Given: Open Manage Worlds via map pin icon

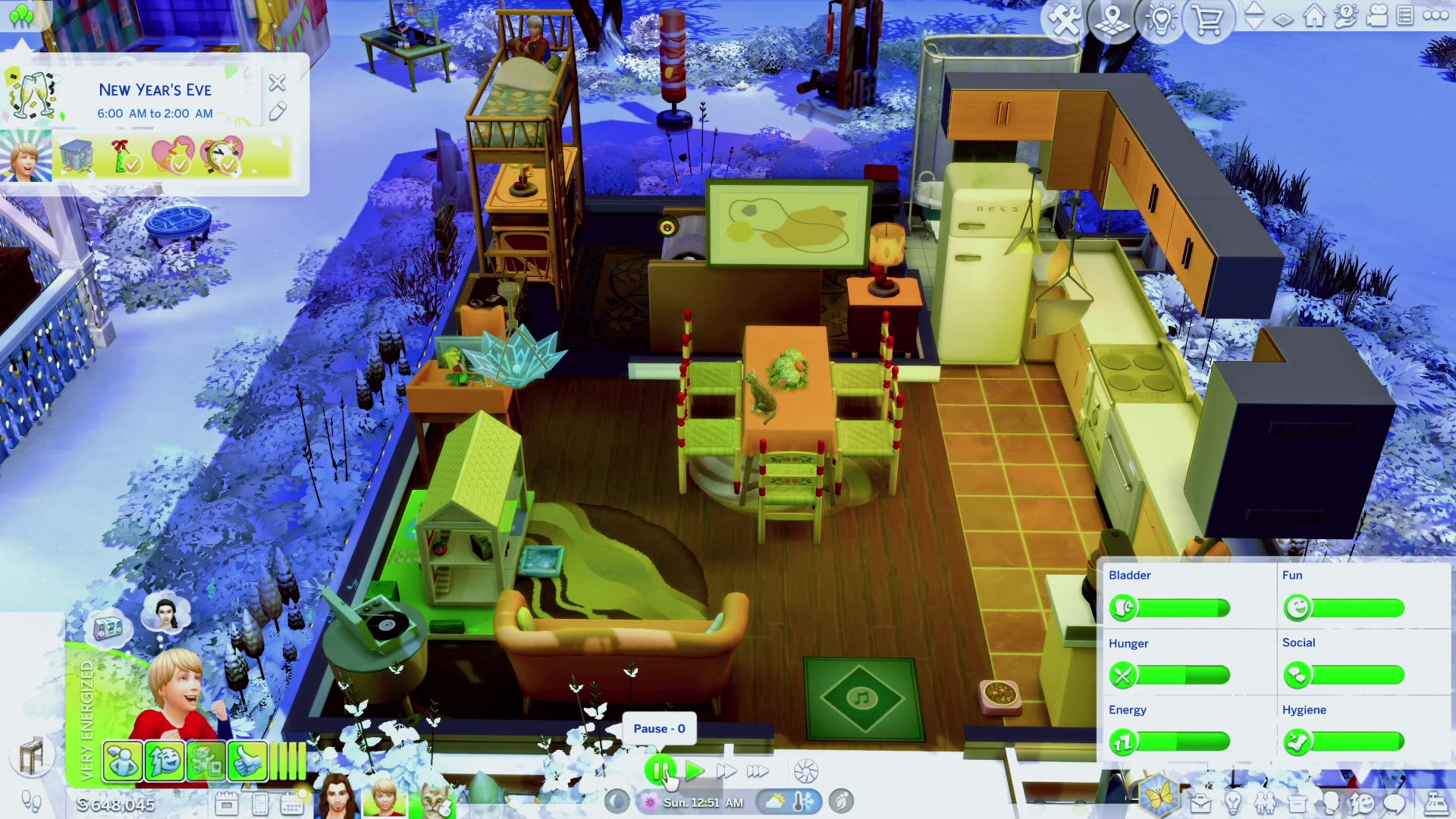Looking at the screenshot, I should click(x=1112, y=20).
